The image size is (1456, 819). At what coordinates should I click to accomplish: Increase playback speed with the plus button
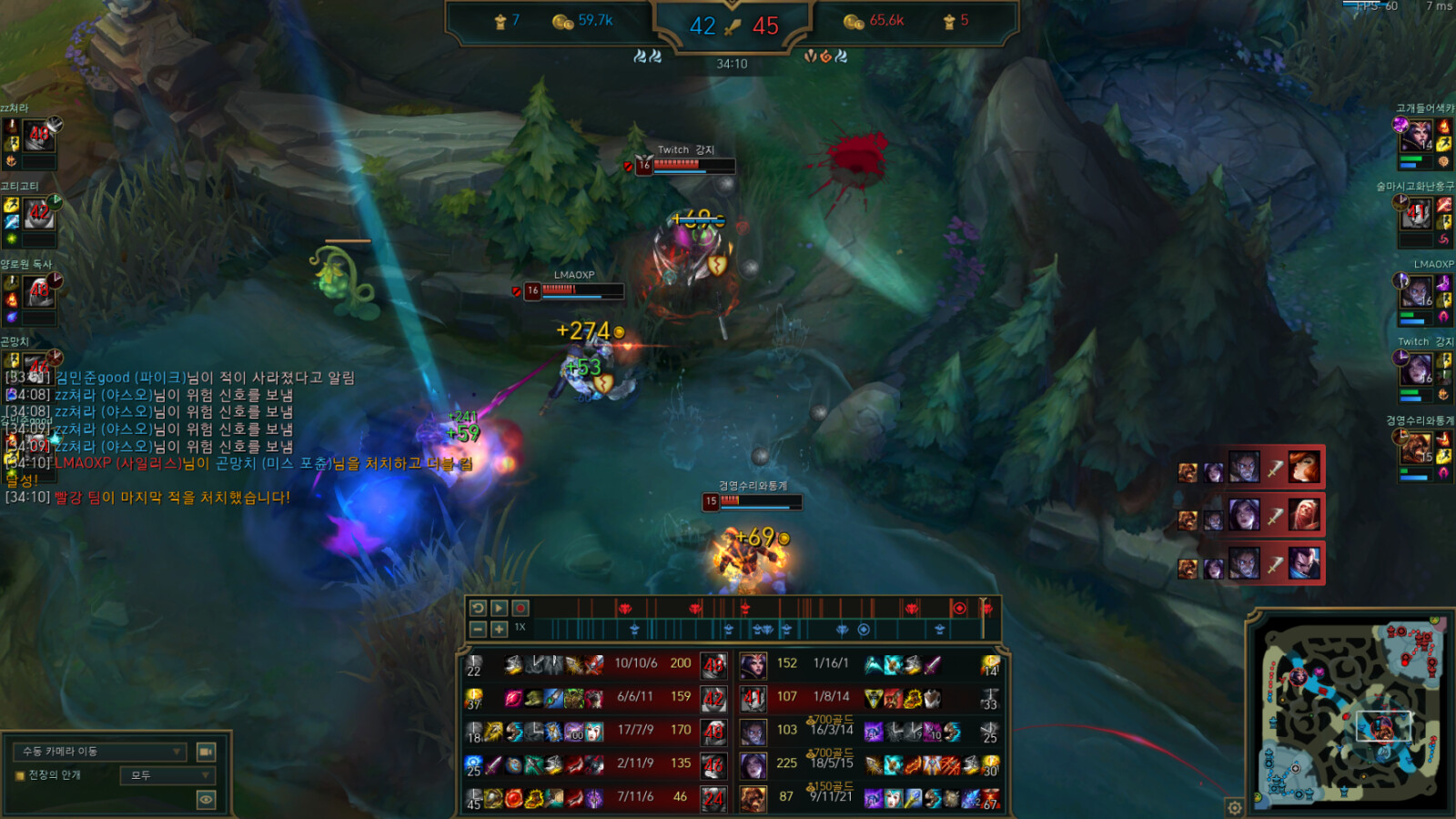point(499,629)
